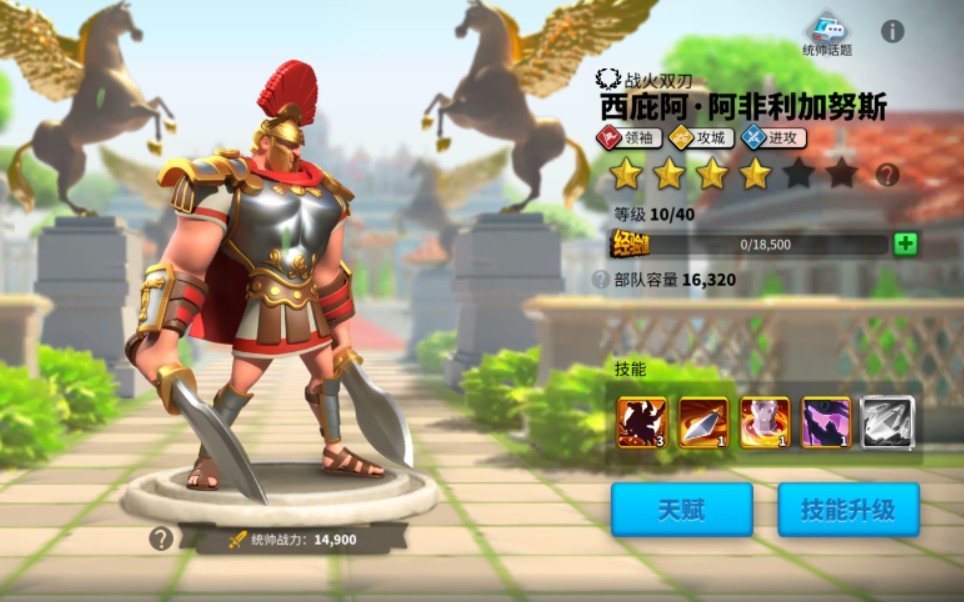Select the mounted warrior silhouette skill
This screenshot has height=602, width=964.
click(x=641, y=422)
